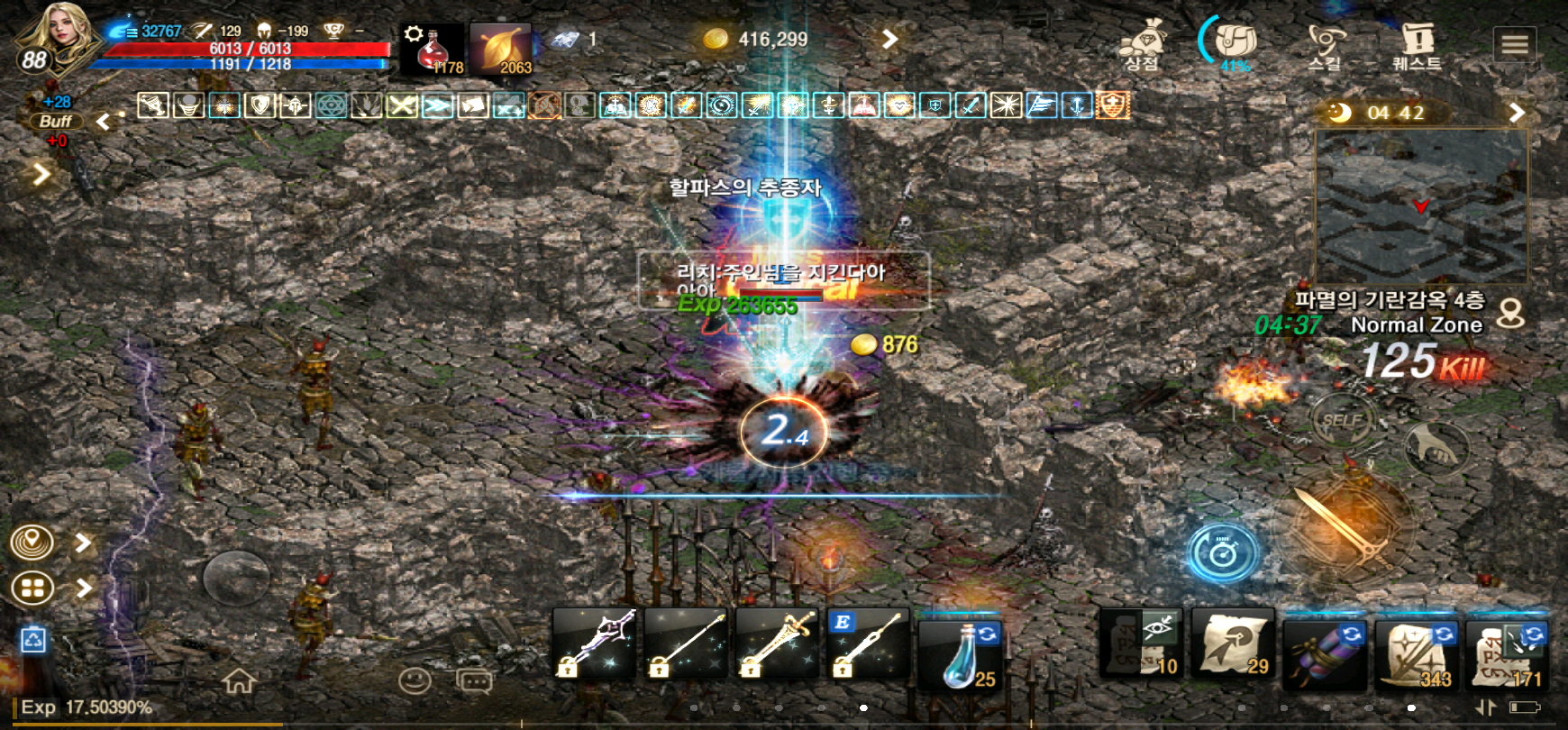Open the 퀘스트 quest log
This screenshot has width=1568, height=730.
click(1418, 45)
